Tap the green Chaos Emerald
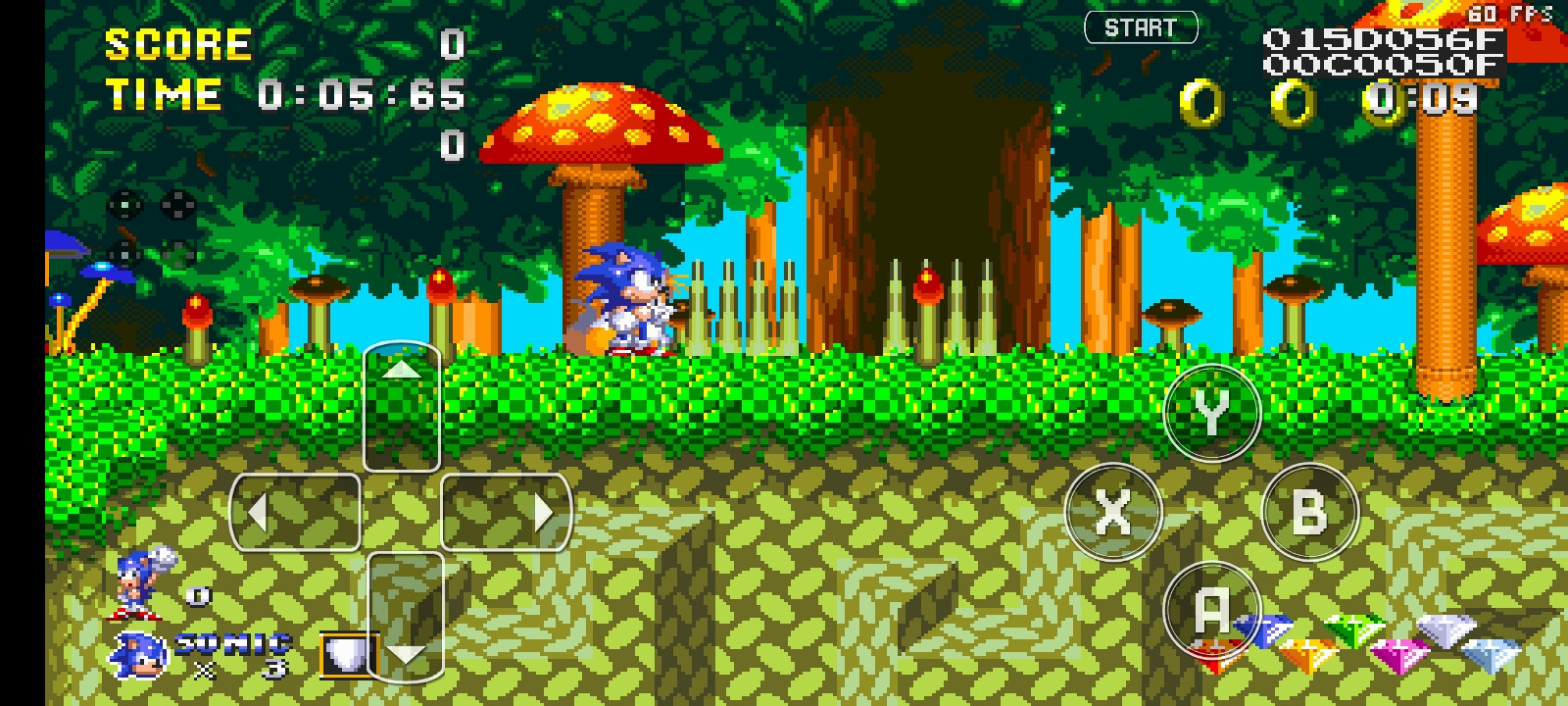This screenshot has width=1568, height=706. coord(1355,630)
